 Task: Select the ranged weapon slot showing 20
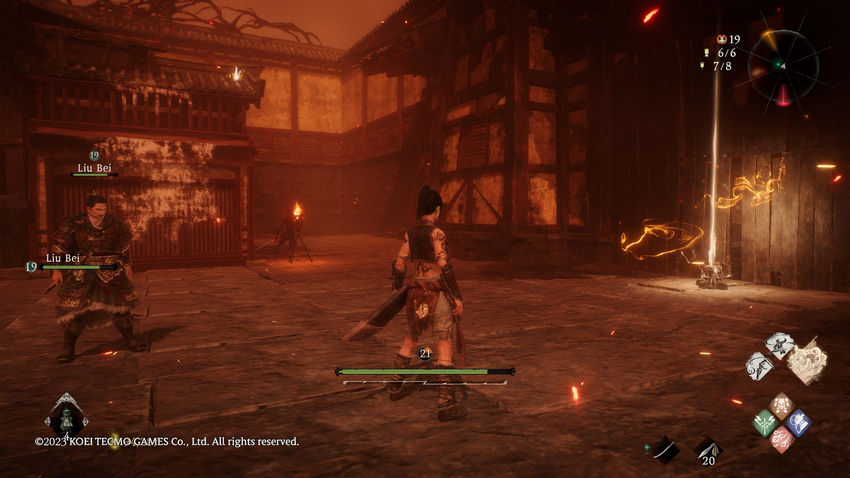pos(708,450)
